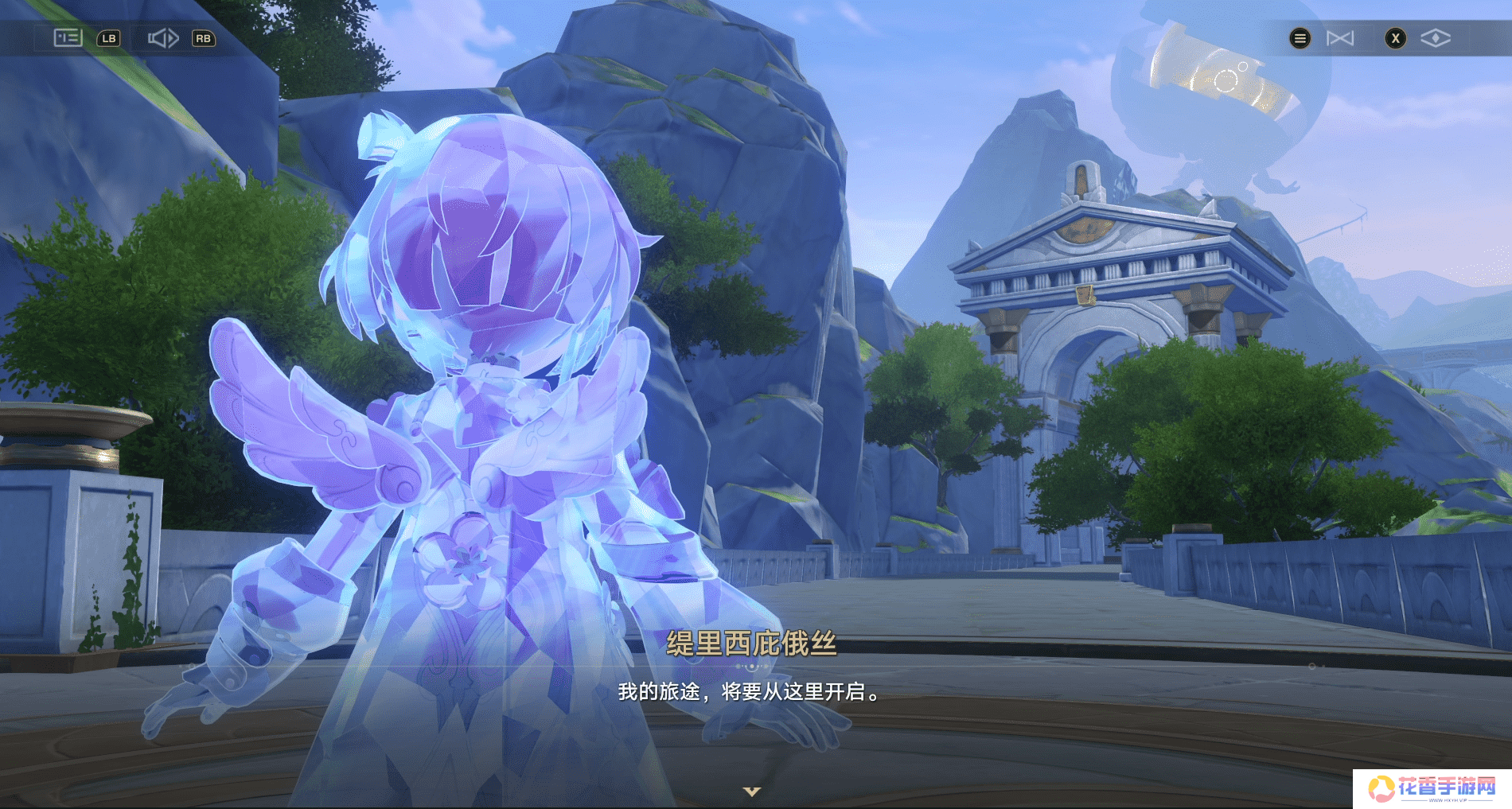Open the hamburger pause menu icon
Viewport: 1512px width, 809px height.
coord(1300,37)
